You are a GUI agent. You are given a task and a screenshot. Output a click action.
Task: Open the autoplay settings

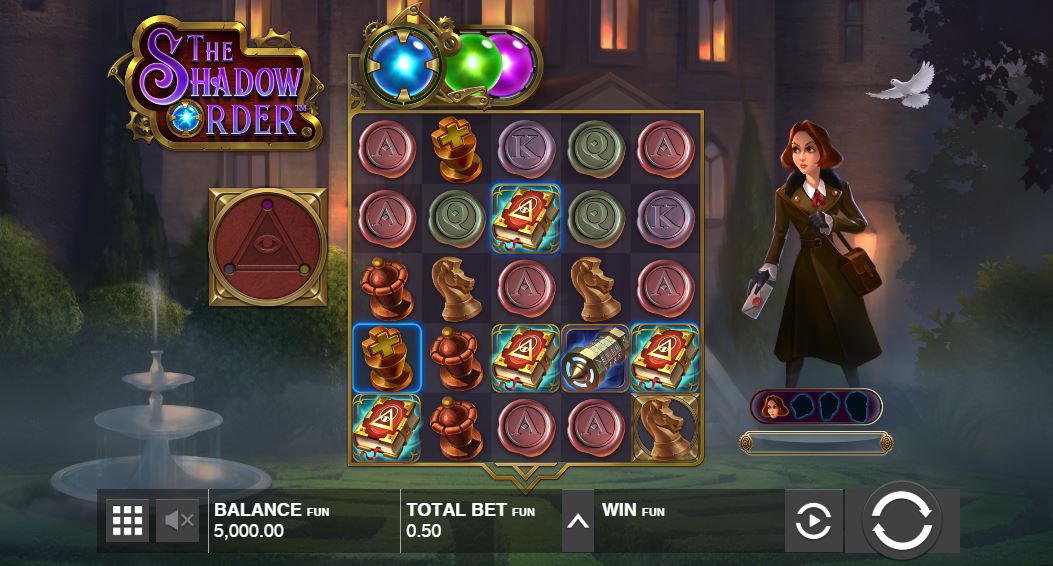pos(813,521)
